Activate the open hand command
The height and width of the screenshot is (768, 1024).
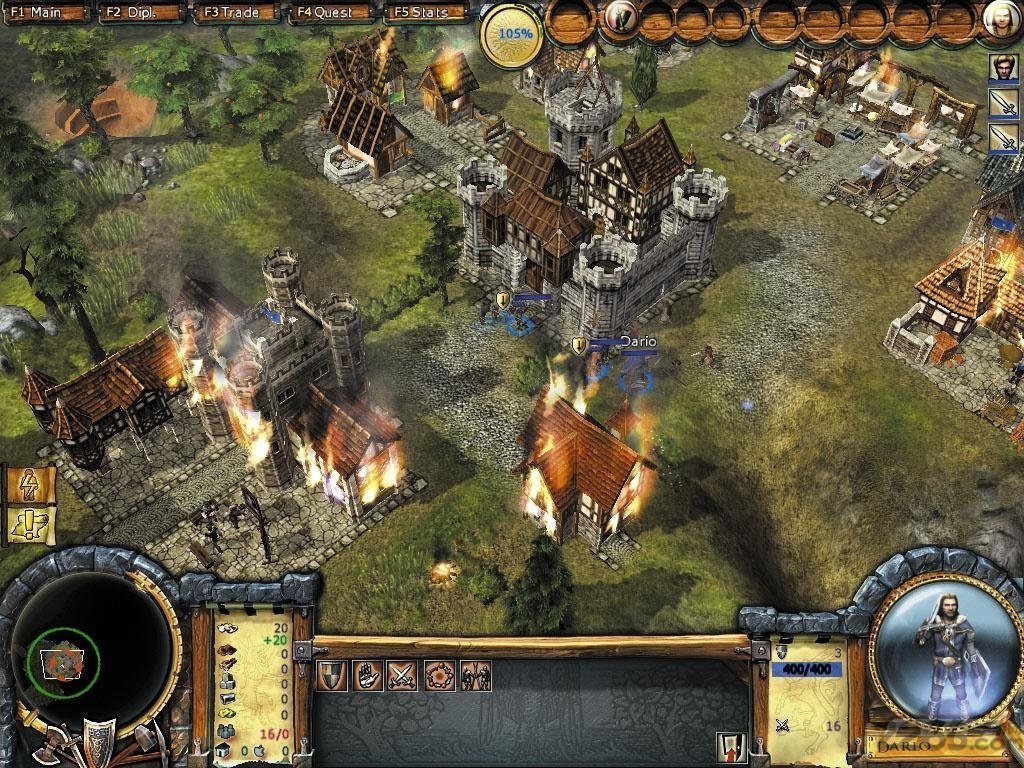[x=367, y=676]
